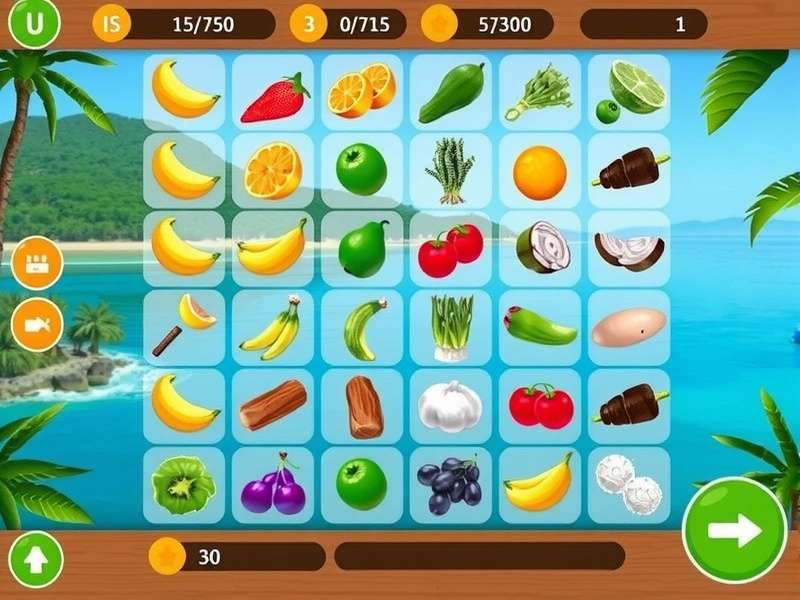
Task: Open the orange cake icon button
Action: 38,263
